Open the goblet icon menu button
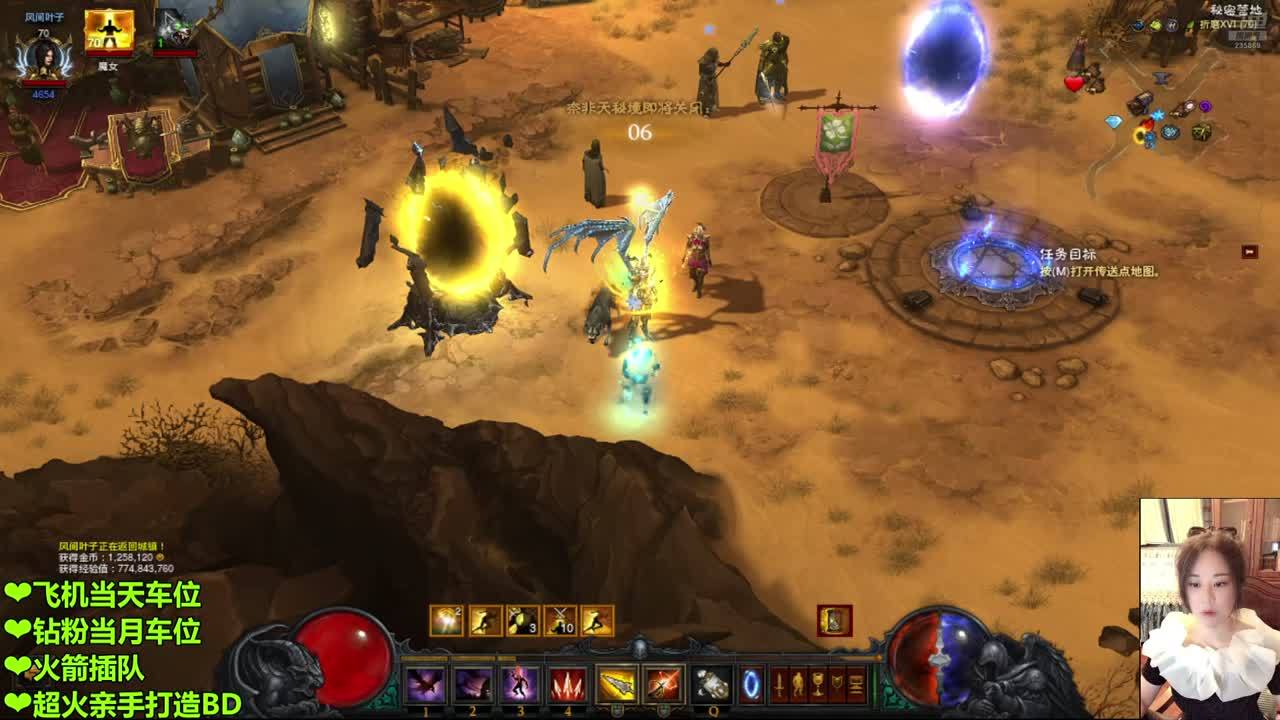The image size is (1280, 720). pos(818,685)
